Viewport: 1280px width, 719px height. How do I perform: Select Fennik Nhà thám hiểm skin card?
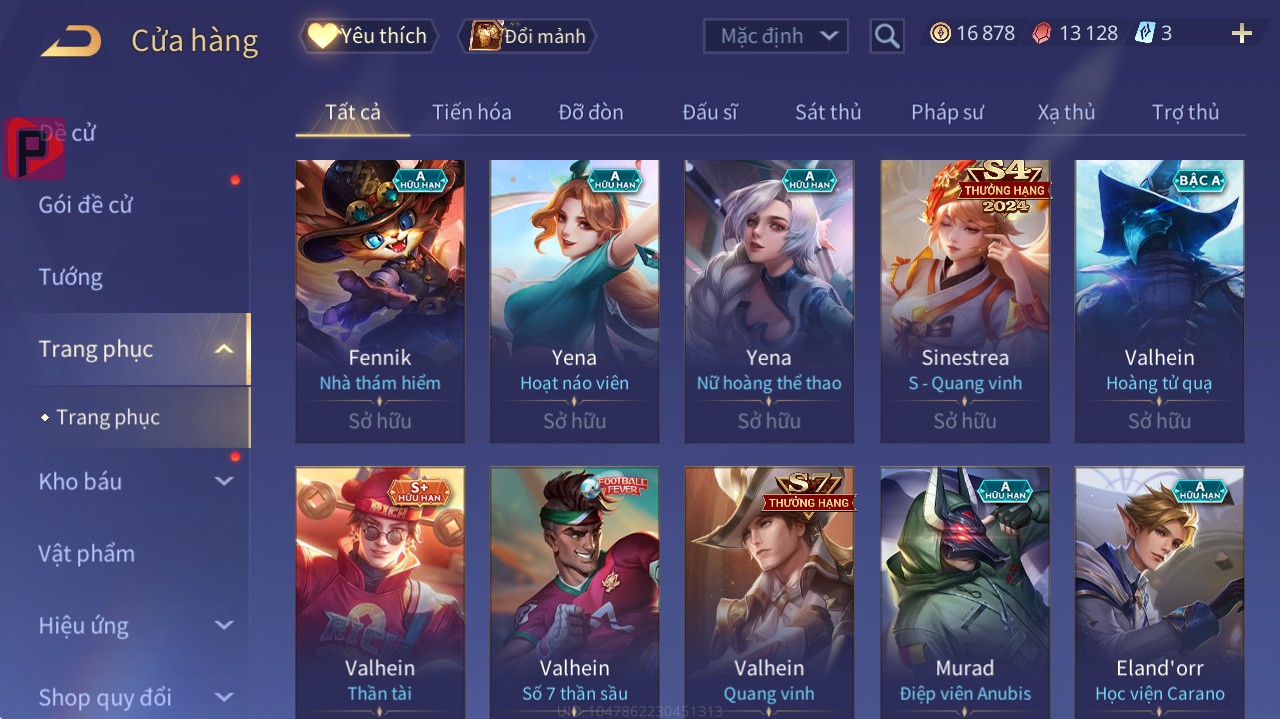click(380, 300)
